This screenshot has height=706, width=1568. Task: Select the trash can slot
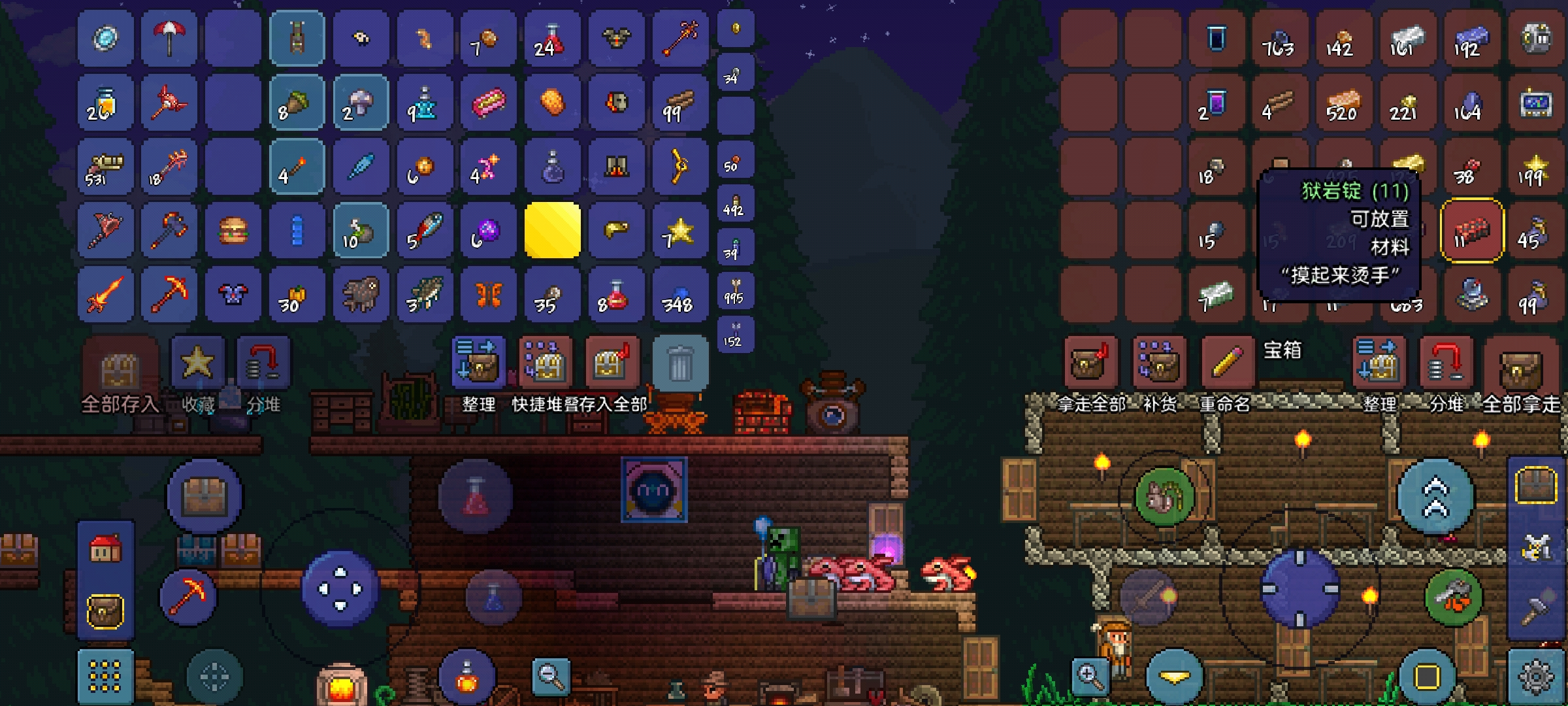pyautogui.click(x=680, y=363)
